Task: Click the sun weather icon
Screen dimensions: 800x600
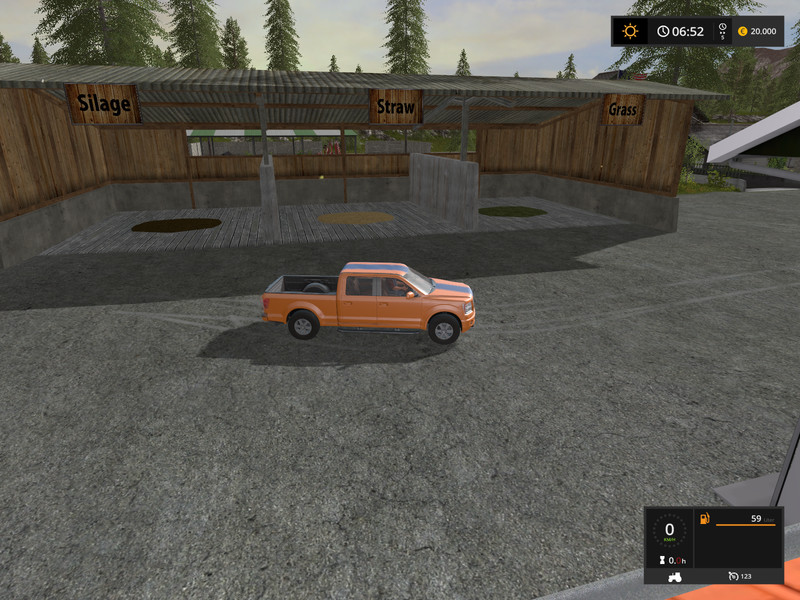Action: (x=630, y=31)
